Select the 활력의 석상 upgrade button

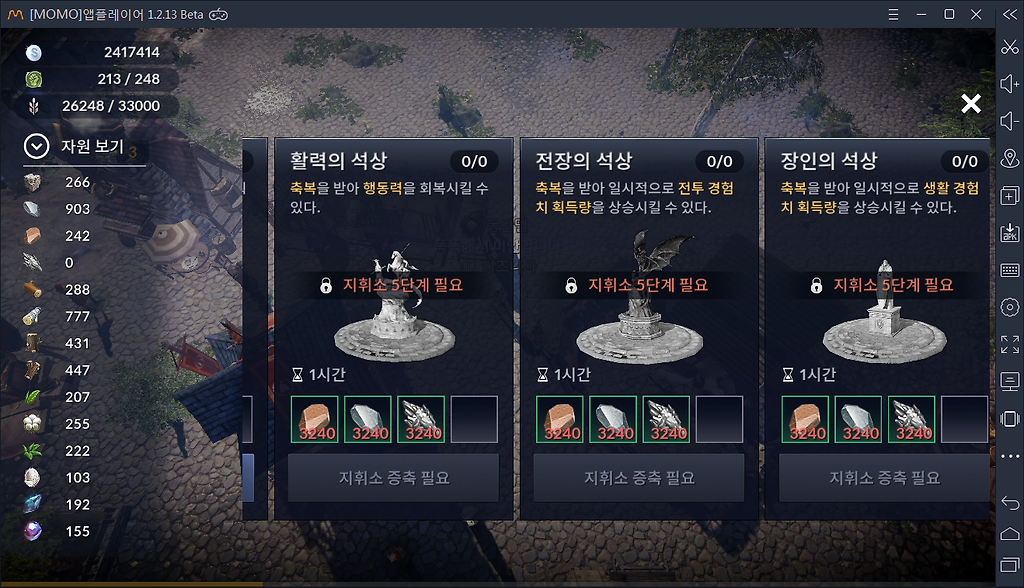[x=393, y=478]
